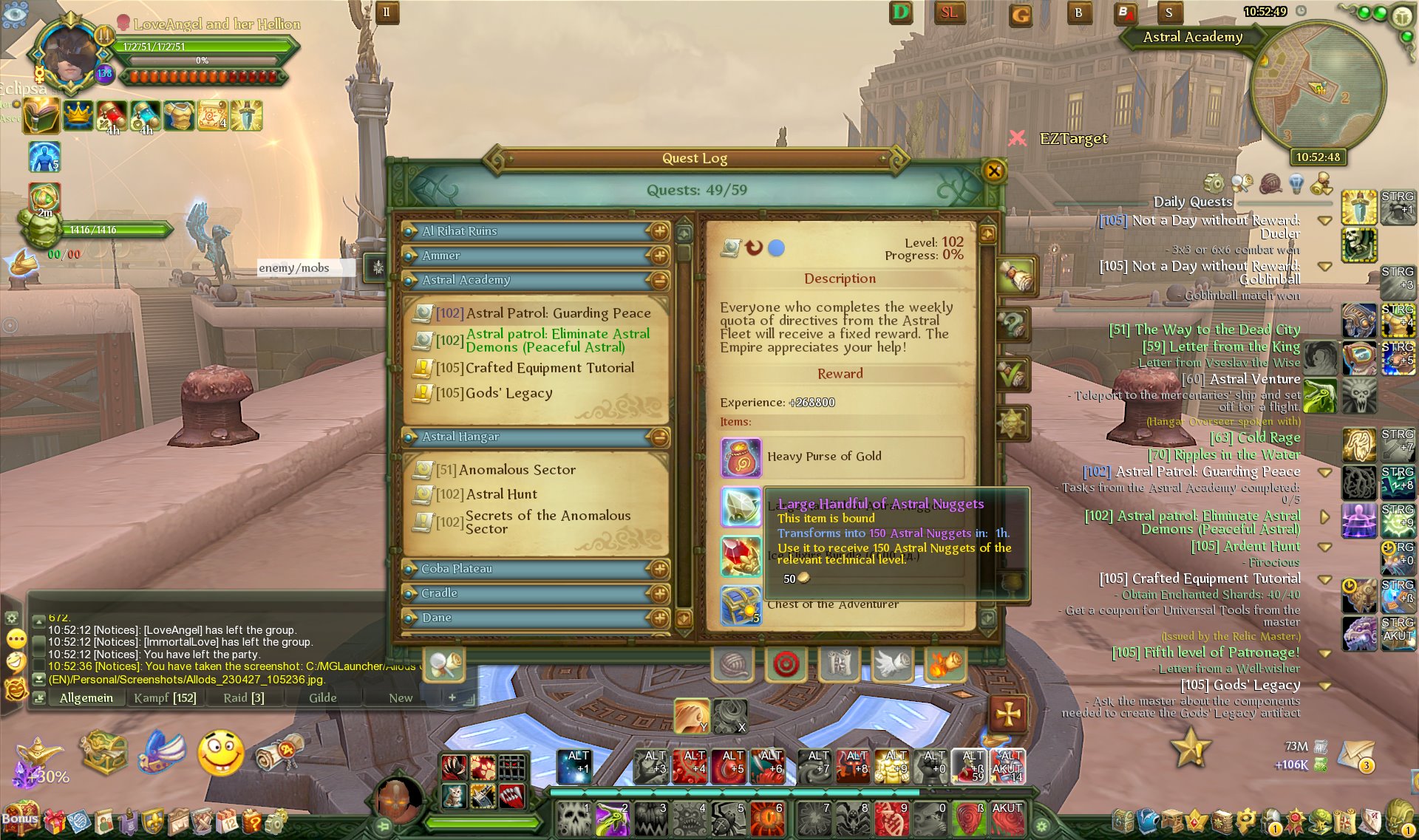The height and width of the screenshot is (840, 1419).
Task: Click the Heavy Purse of Gold reward
Action: point(823,457)
